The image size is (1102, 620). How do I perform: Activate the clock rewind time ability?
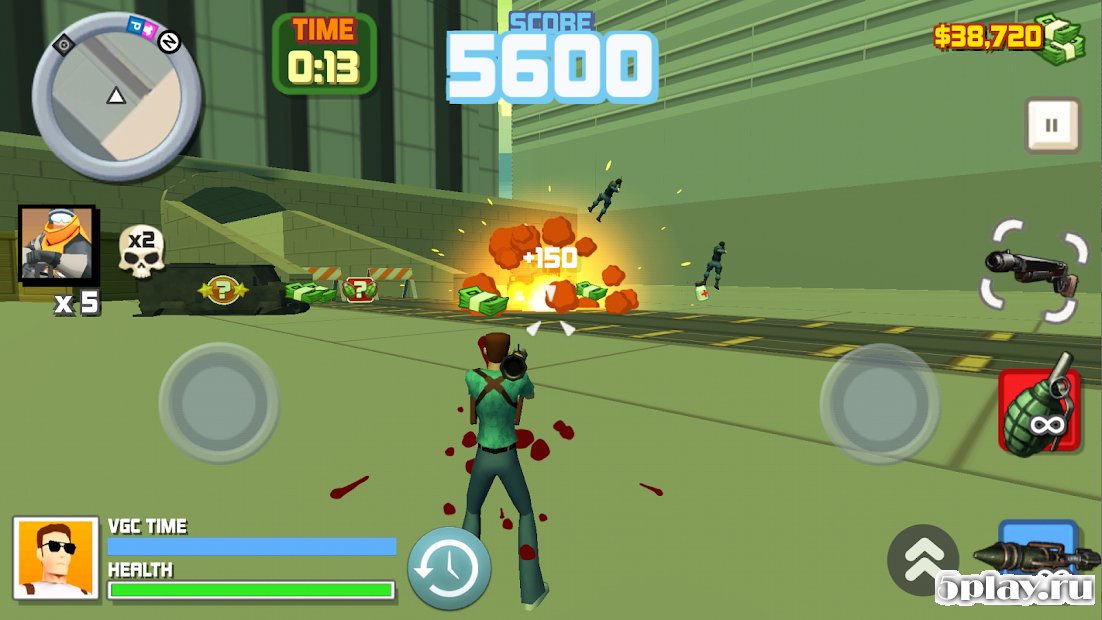click(449, 567)
